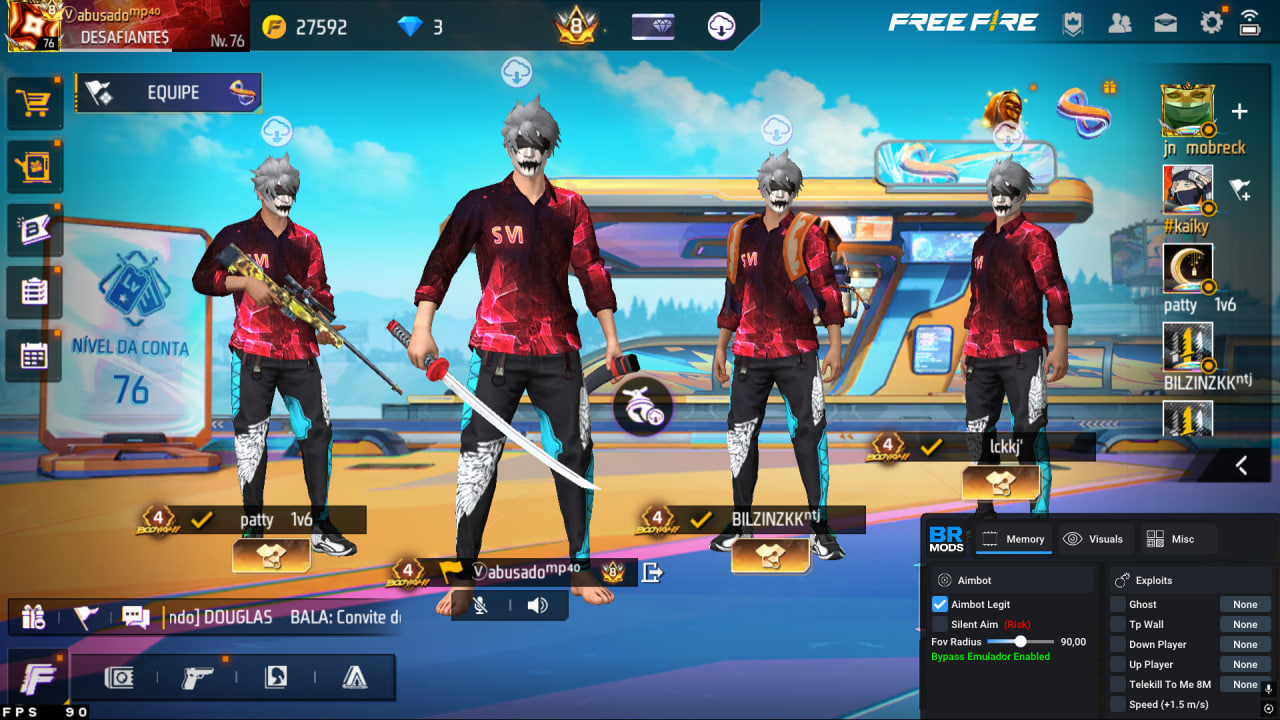Screen dimensions: 1280x720
Task: Switch to the Visuals tab
Action: 1094,539
